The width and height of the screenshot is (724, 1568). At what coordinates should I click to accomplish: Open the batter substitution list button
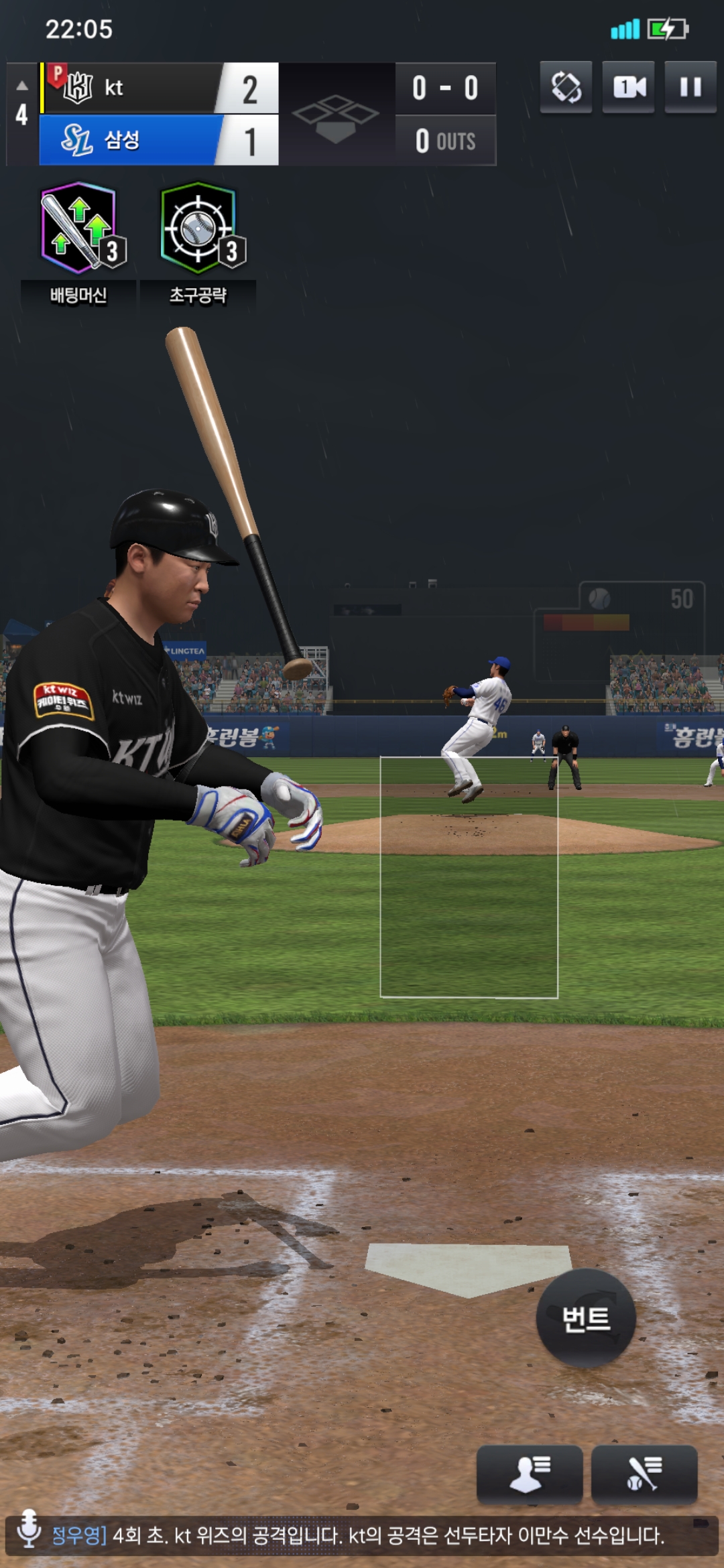pyautogui.click(x=644, y=1474)
